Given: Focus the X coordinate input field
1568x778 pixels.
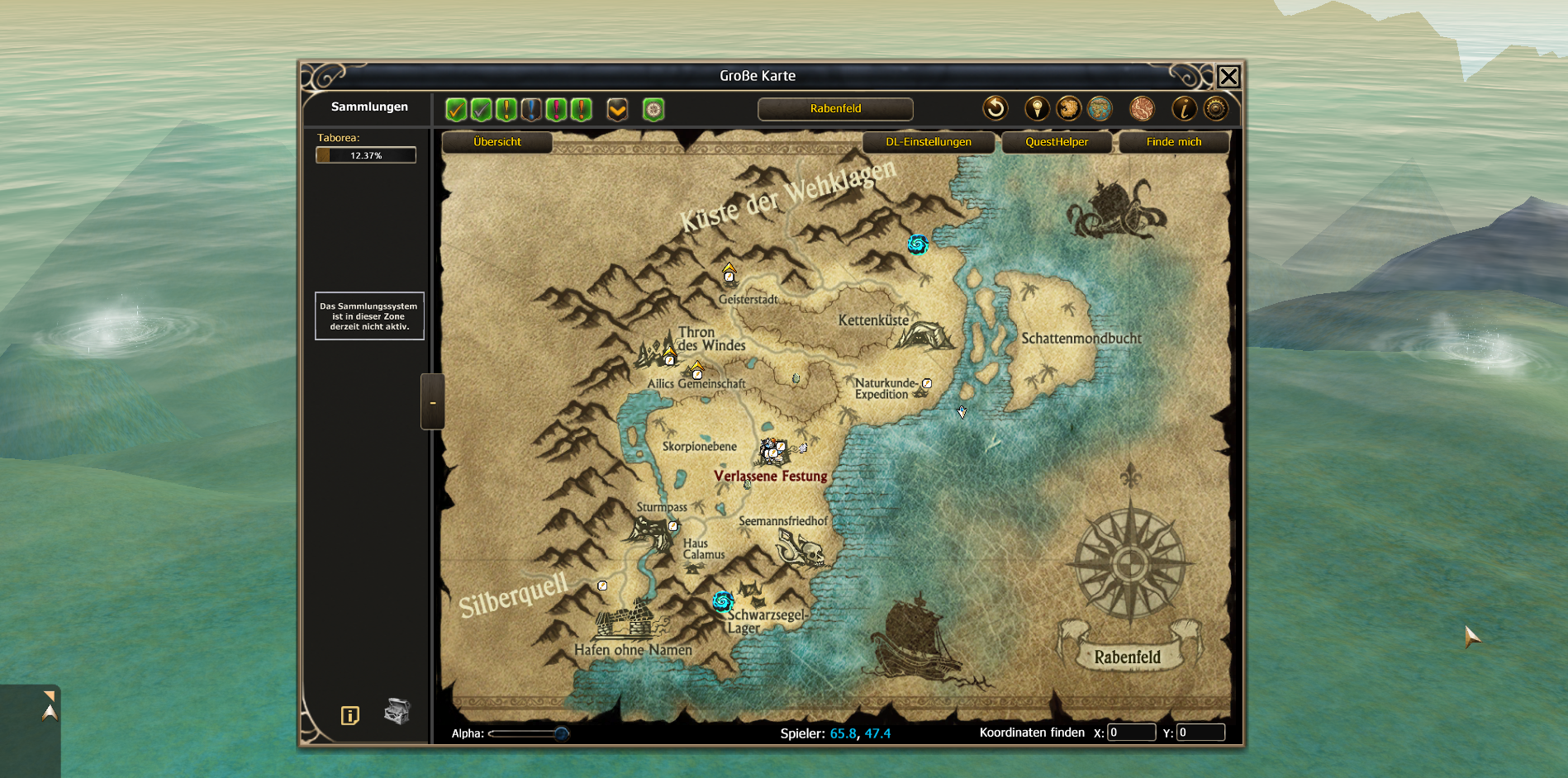Looking at the screenshot, I should coord(1130,733).
